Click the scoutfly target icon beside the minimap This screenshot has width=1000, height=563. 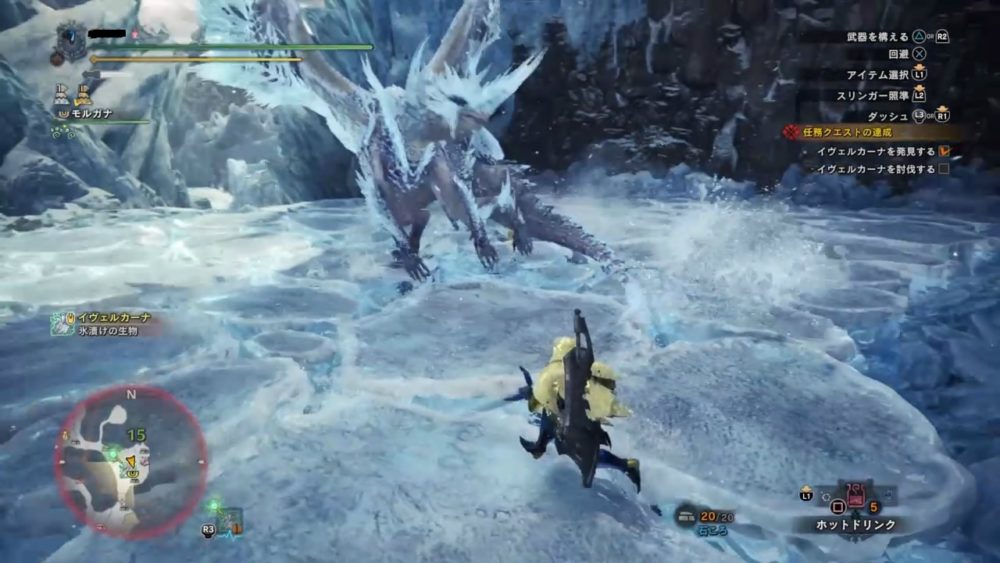230,519
